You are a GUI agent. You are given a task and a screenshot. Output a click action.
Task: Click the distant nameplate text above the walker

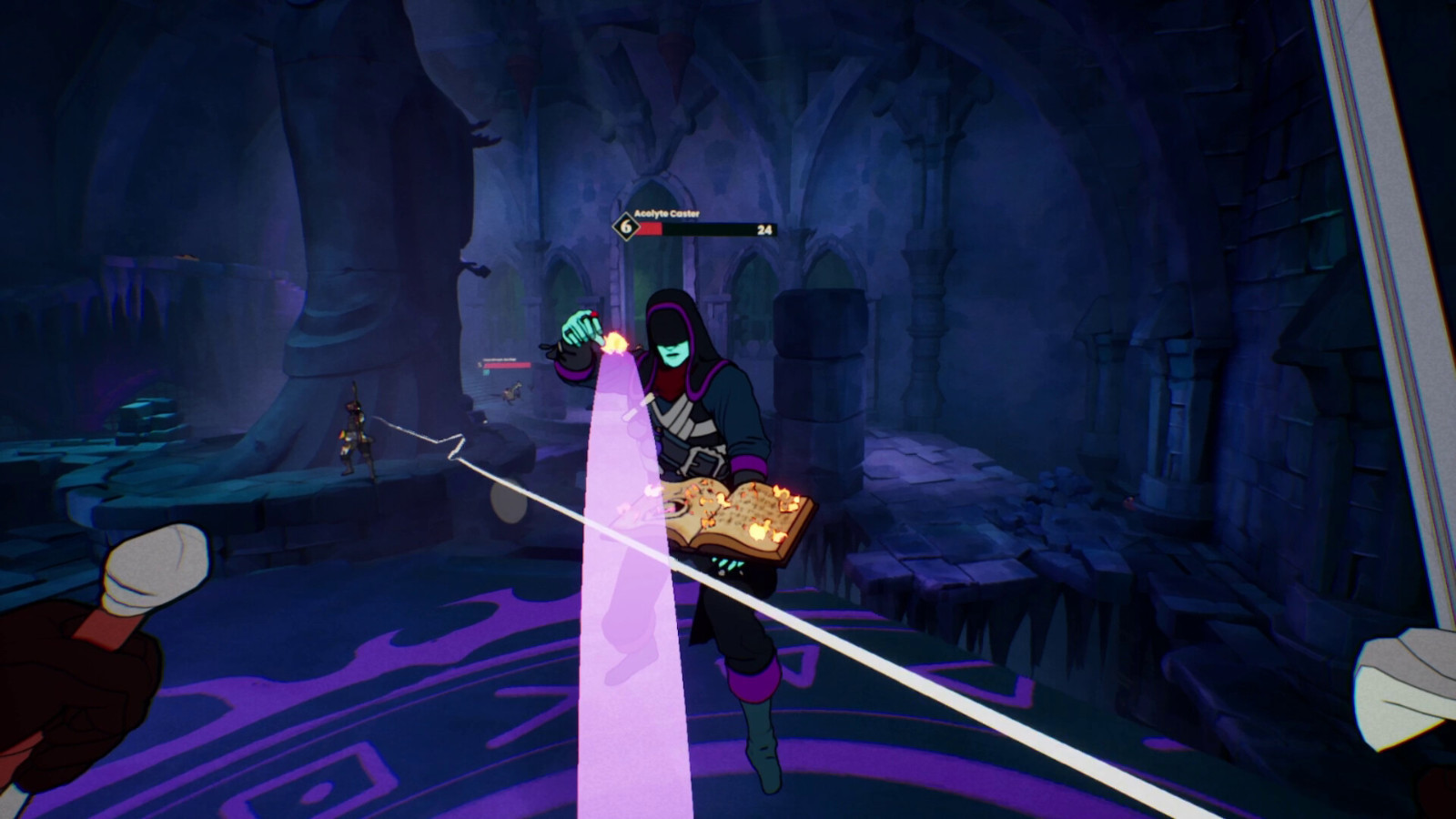click(x=499, y=359)
